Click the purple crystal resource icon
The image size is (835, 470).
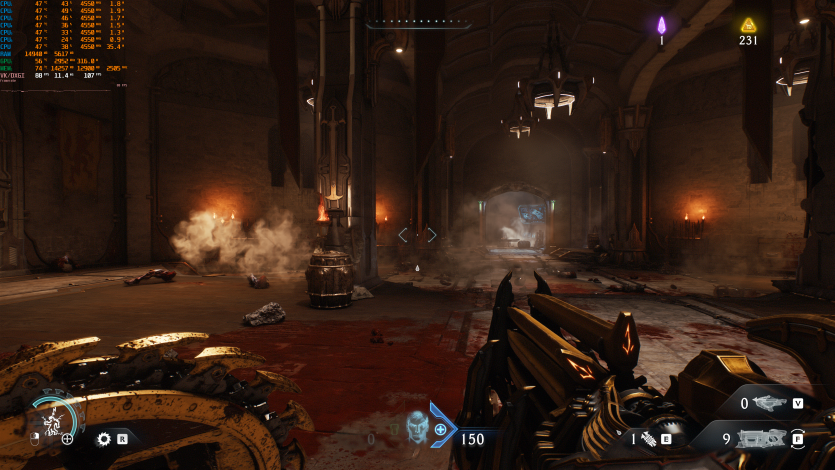[661, 25]
